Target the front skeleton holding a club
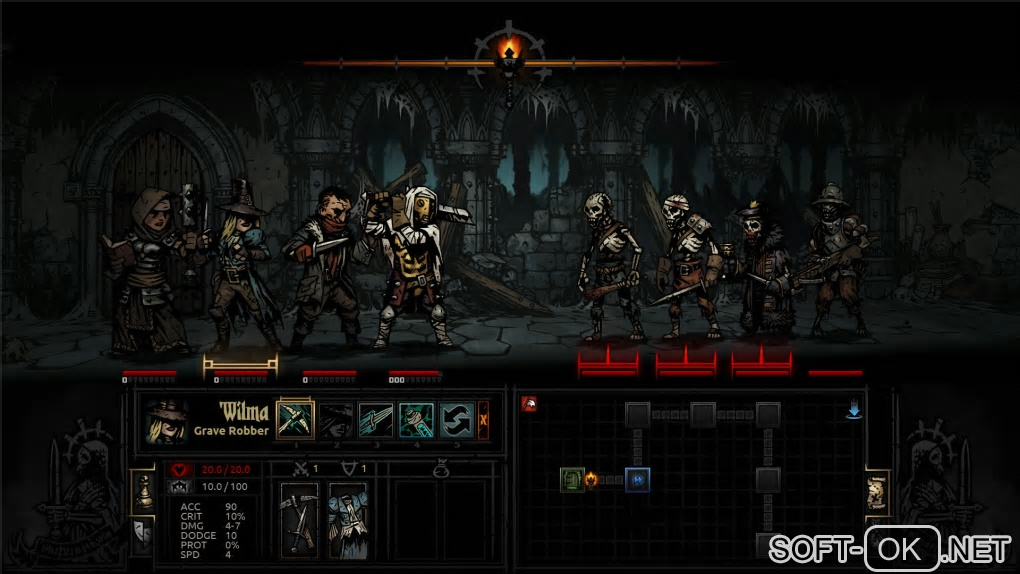The image size is (1020, 574). coord(608,262)
